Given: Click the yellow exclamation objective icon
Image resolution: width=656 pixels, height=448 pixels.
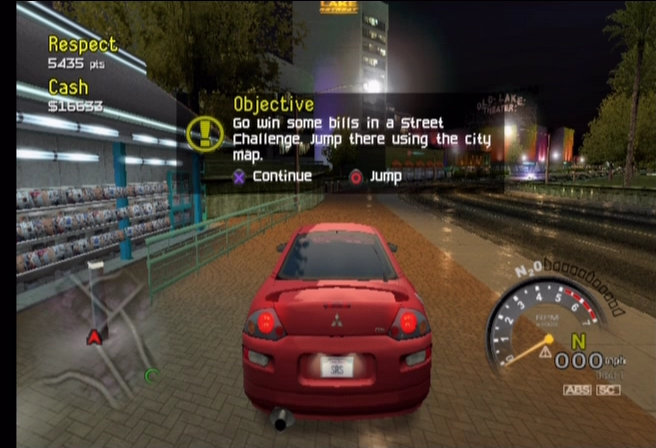Looking at the screenshot, I should click(x=206, y=133).
